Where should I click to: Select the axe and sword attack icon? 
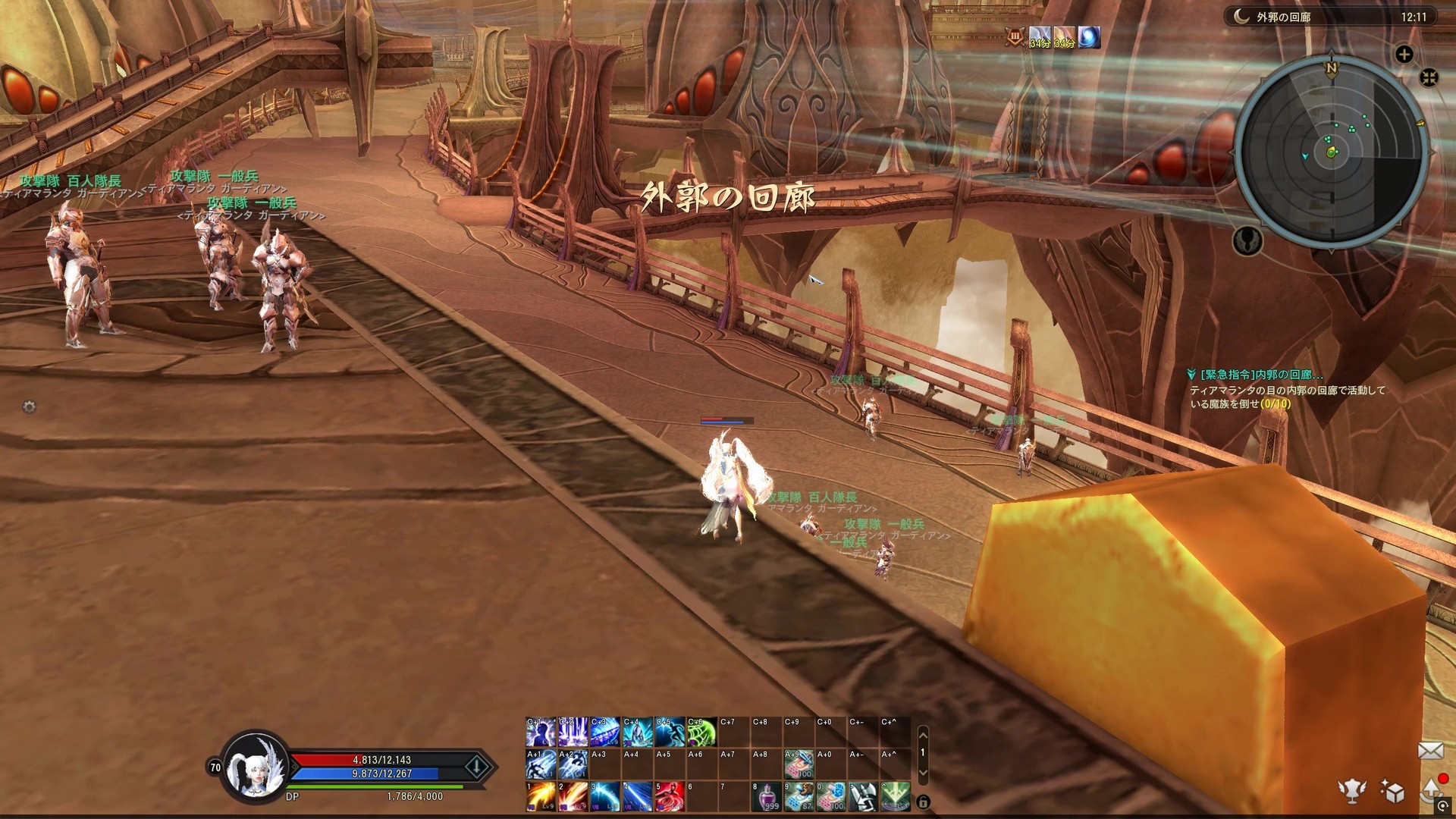(863, 796)
